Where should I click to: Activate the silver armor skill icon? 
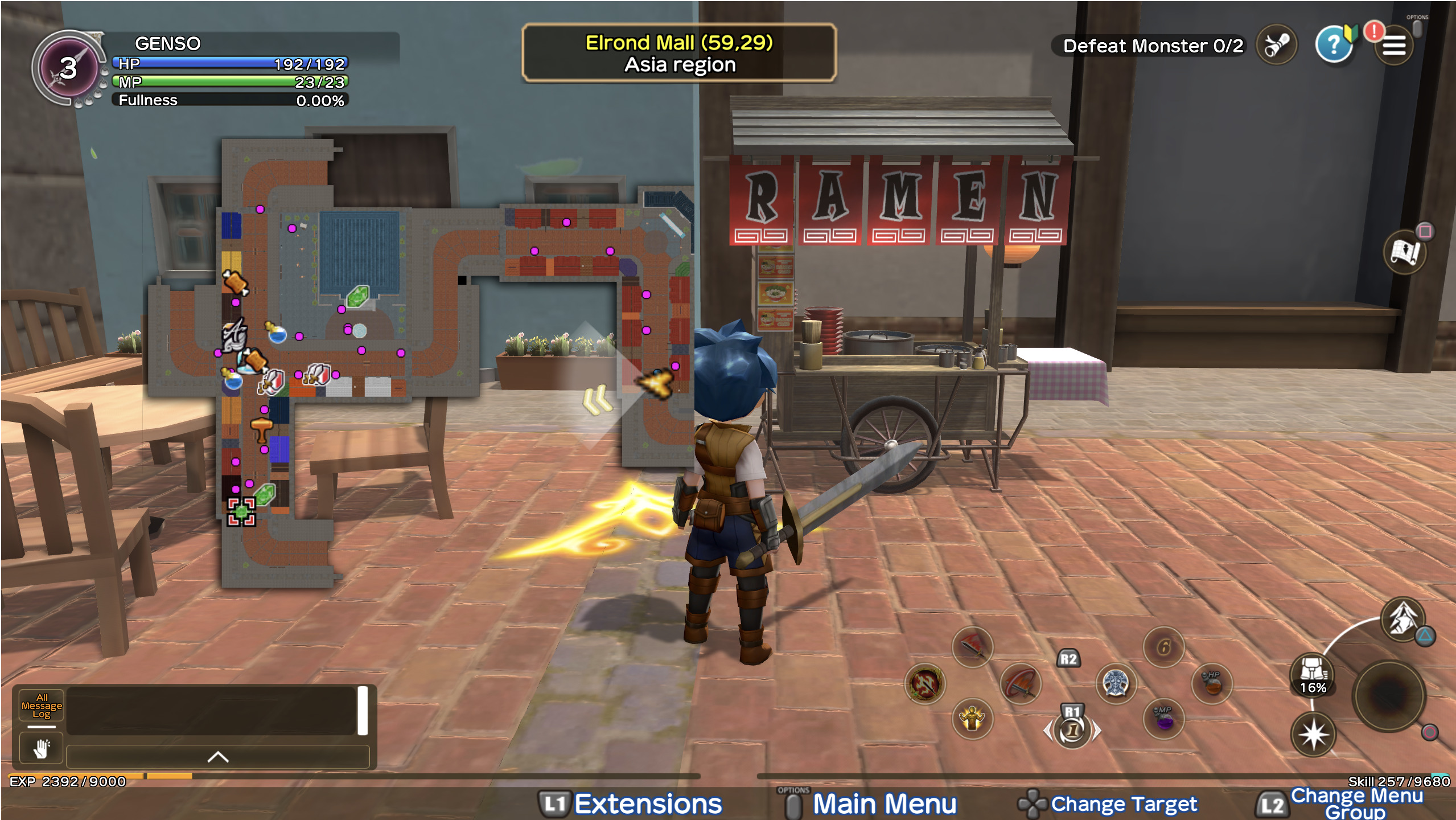1116,682
